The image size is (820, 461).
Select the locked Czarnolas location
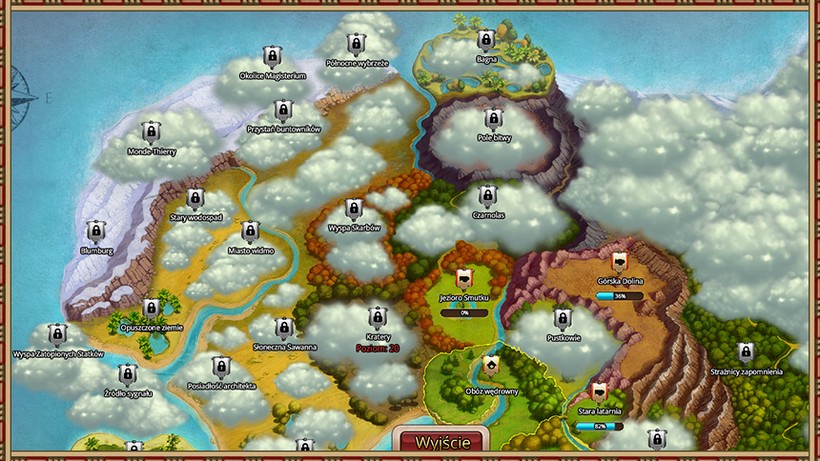pos(487,196)
